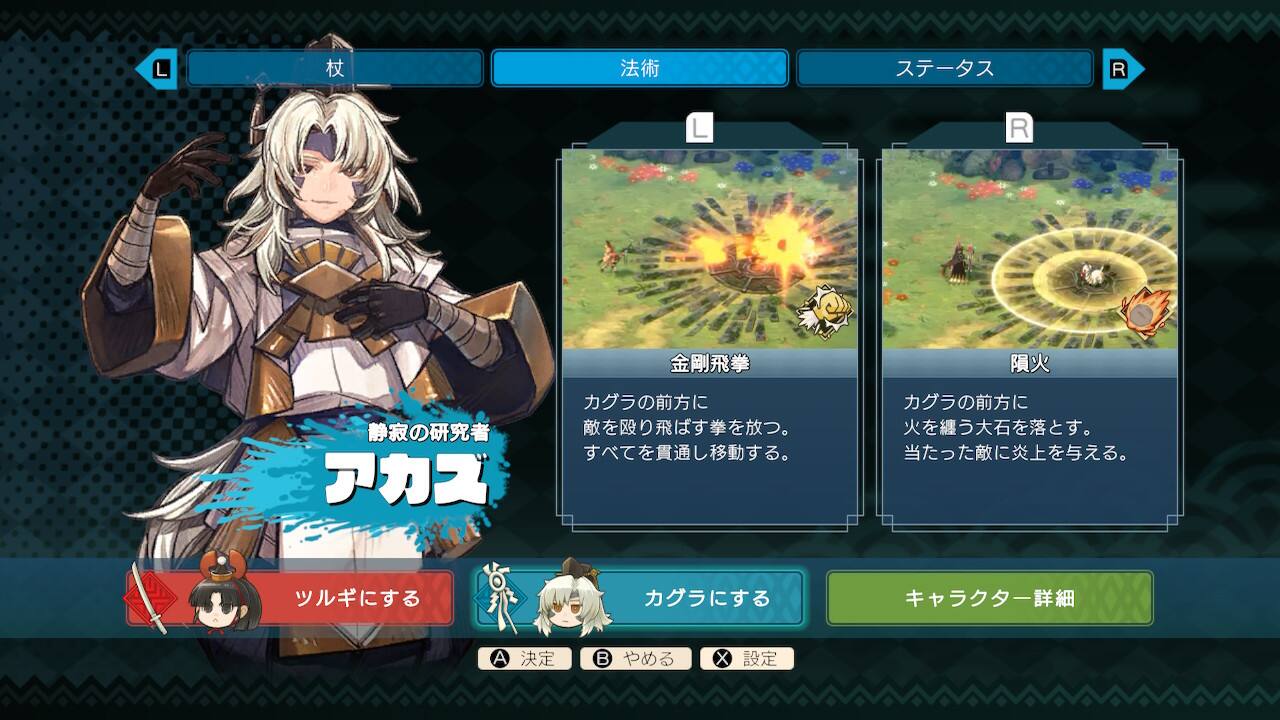1280x720 pixels.
Task: Switch to the 杖 tab
Action: coord(334,68)
